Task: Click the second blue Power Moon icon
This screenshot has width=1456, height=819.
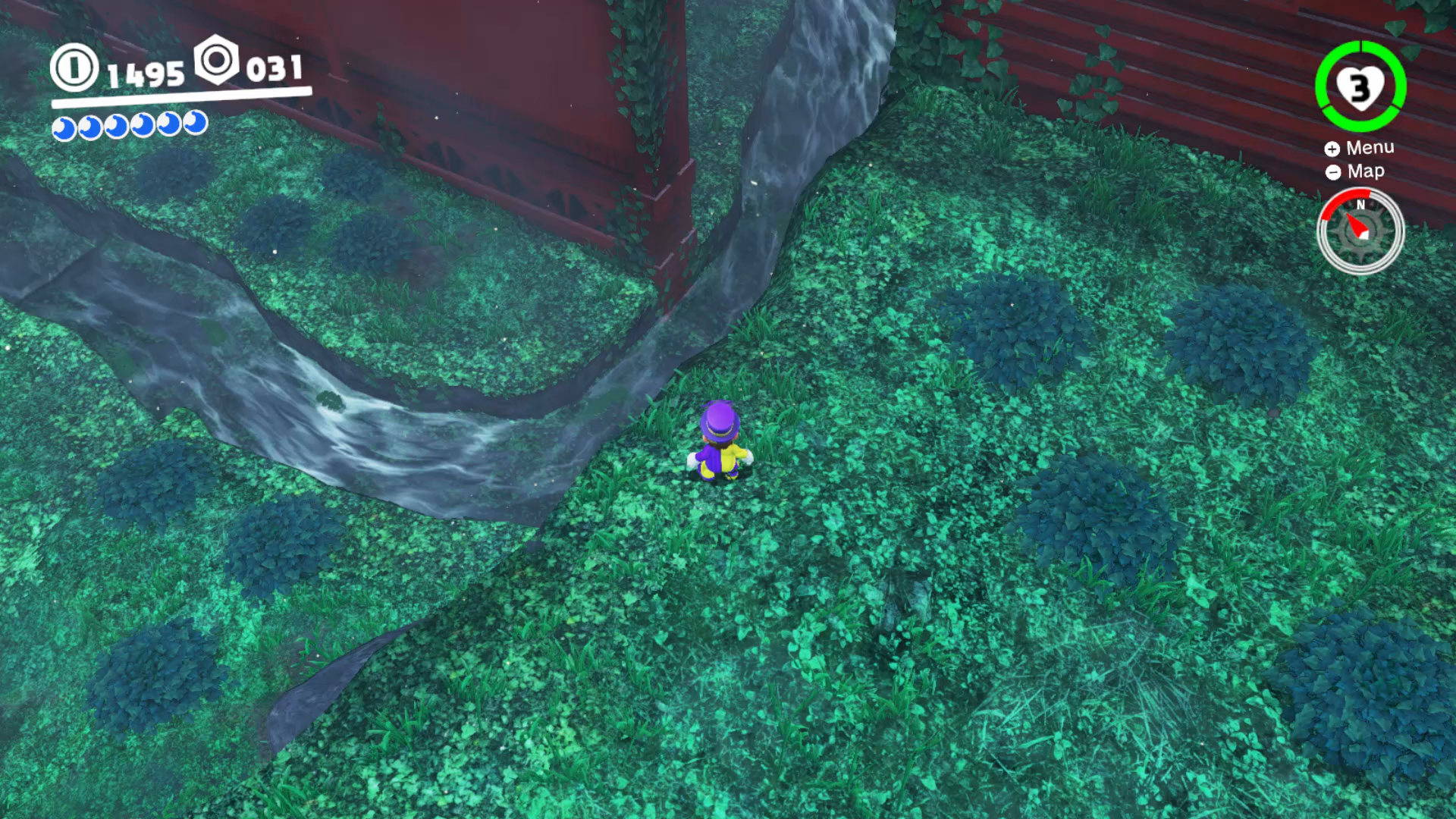Action: [91, 126]
